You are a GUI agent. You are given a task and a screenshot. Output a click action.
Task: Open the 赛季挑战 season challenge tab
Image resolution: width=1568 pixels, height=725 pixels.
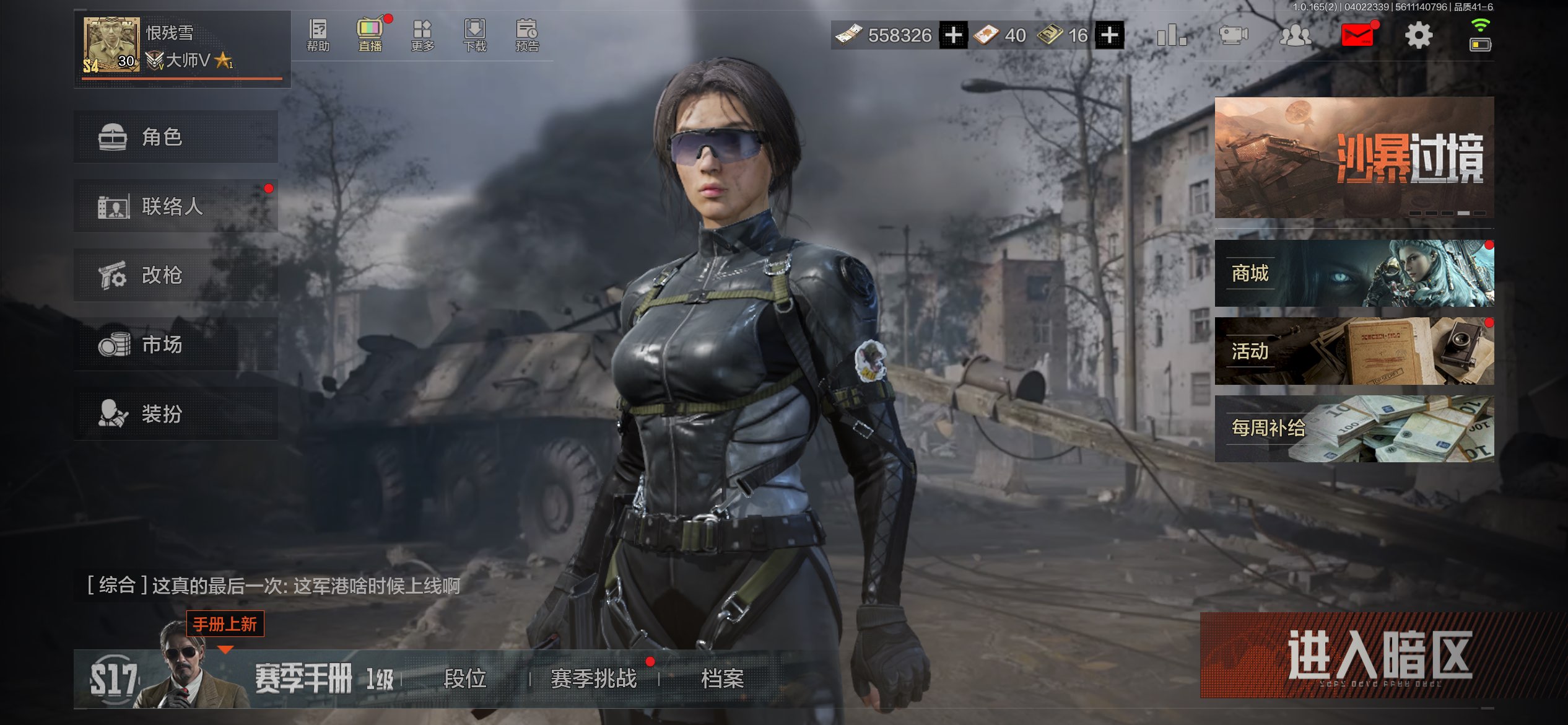(x=593, y=679)
